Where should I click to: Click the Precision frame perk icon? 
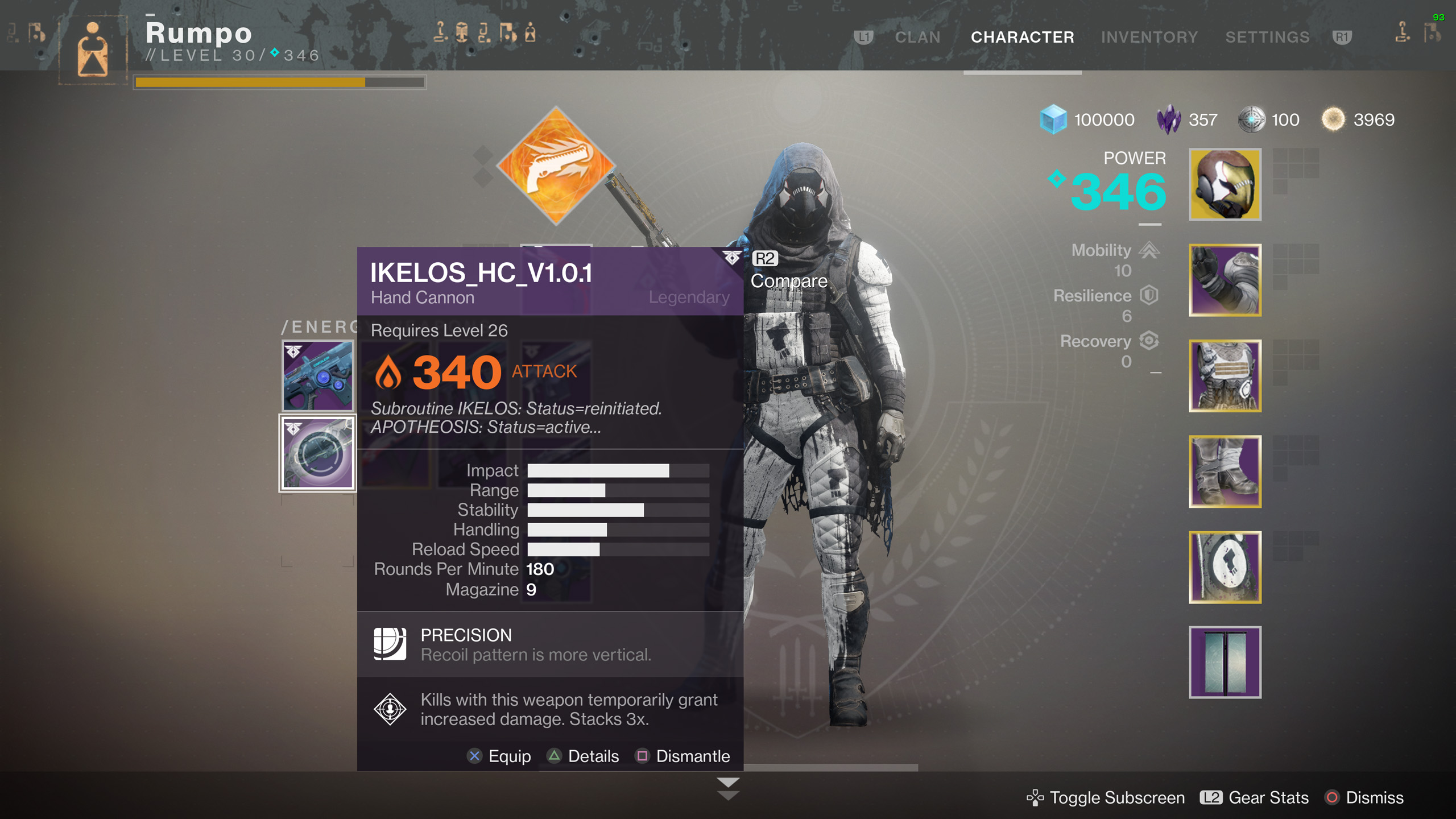[390, 644]
